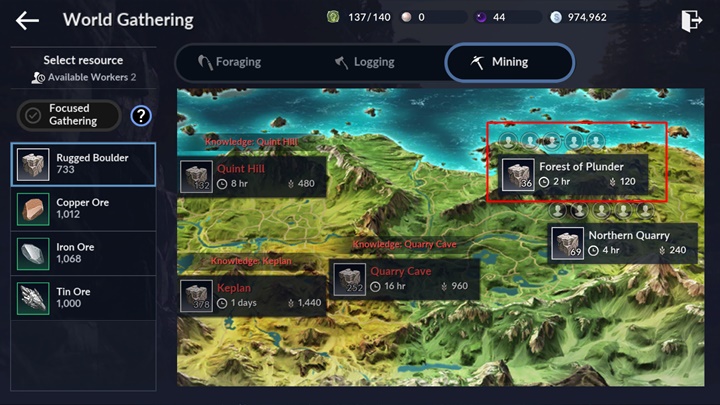Viewport: 720px width, 405px height.
Task: Select the Quint Hill mining node
Action: click(252, 176)
